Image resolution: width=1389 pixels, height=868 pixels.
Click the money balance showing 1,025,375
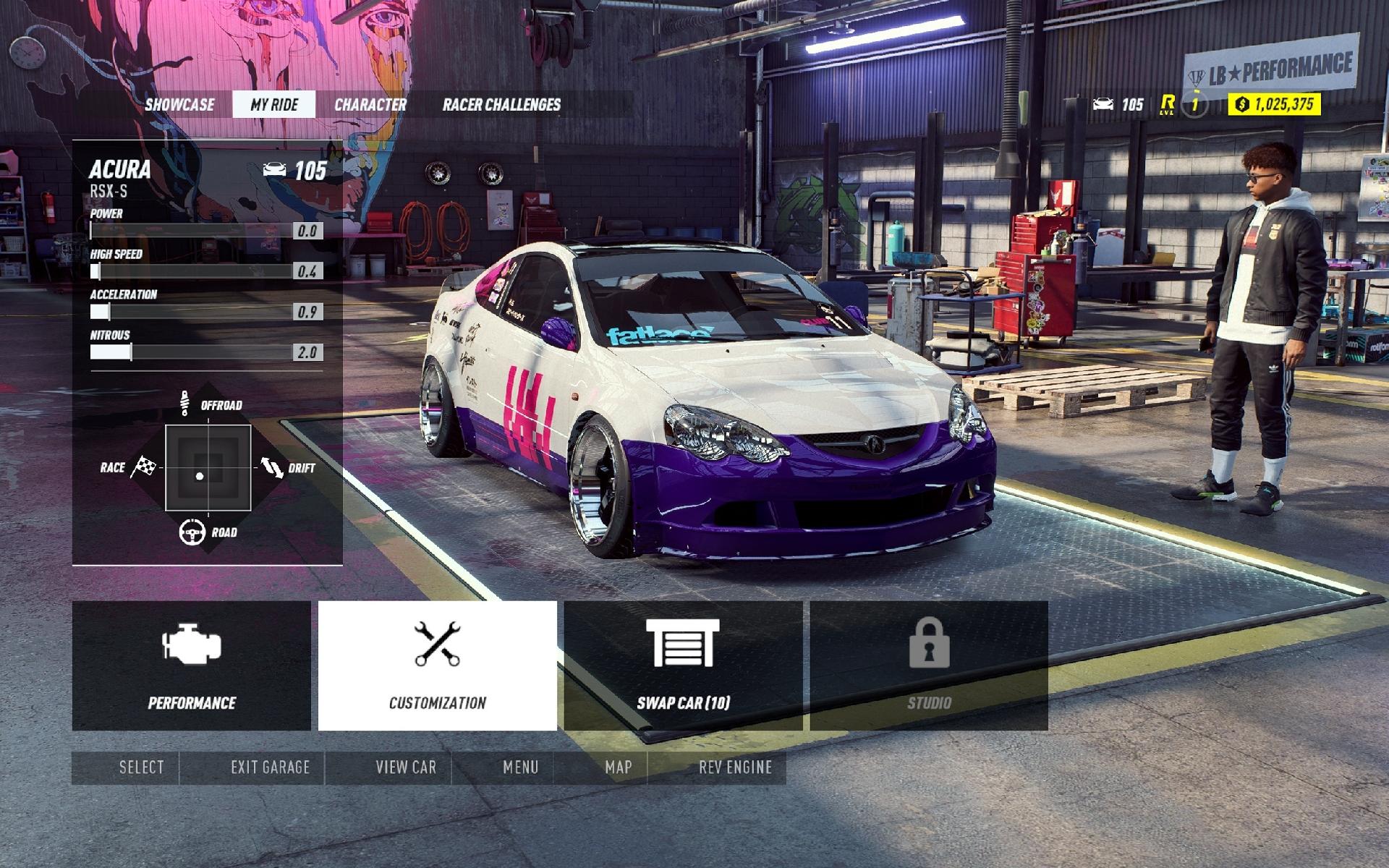click(x=1275, y=106)
